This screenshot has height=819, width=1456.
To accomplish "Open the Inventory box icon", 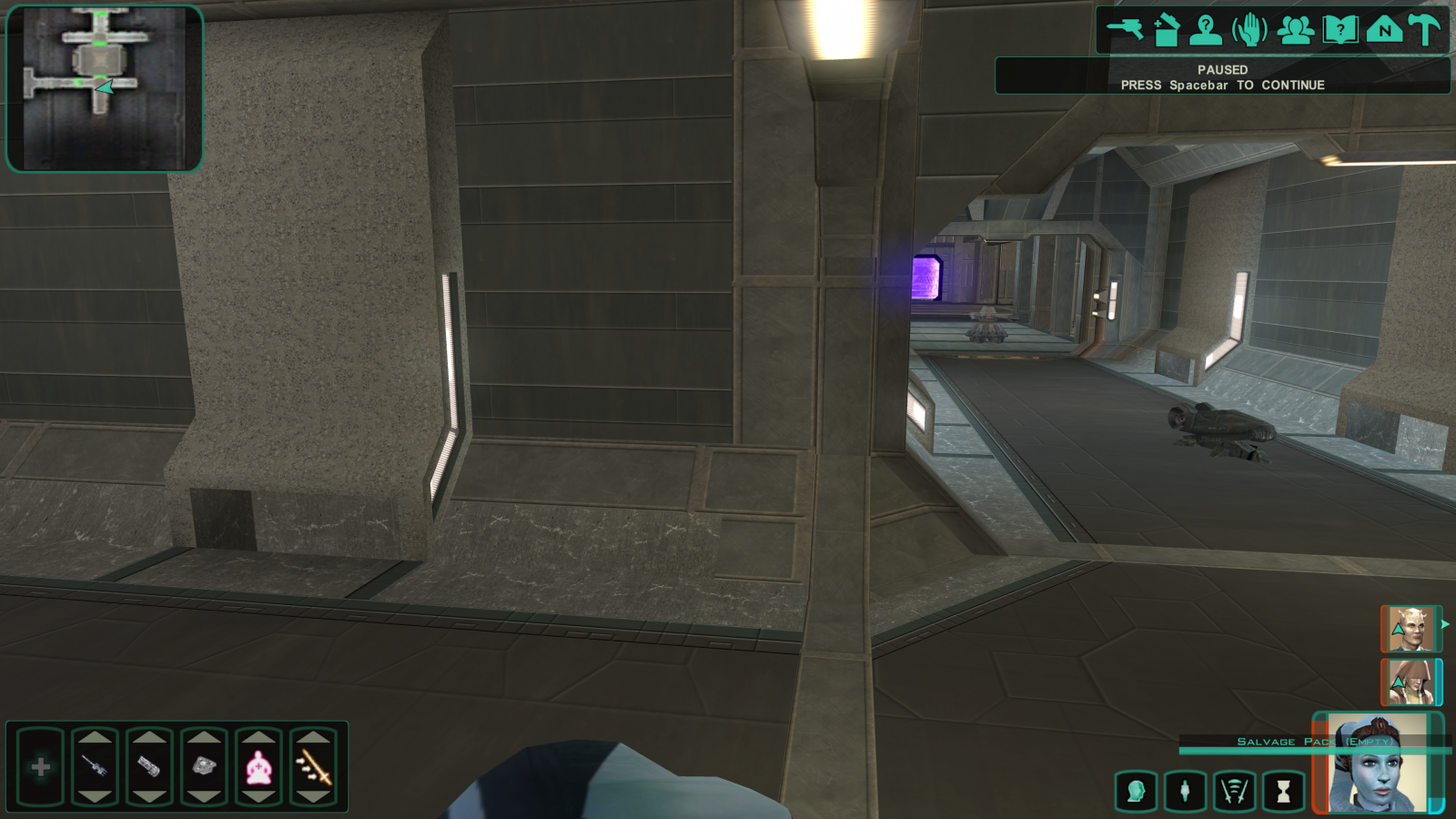I will [x=1167, y=30].
